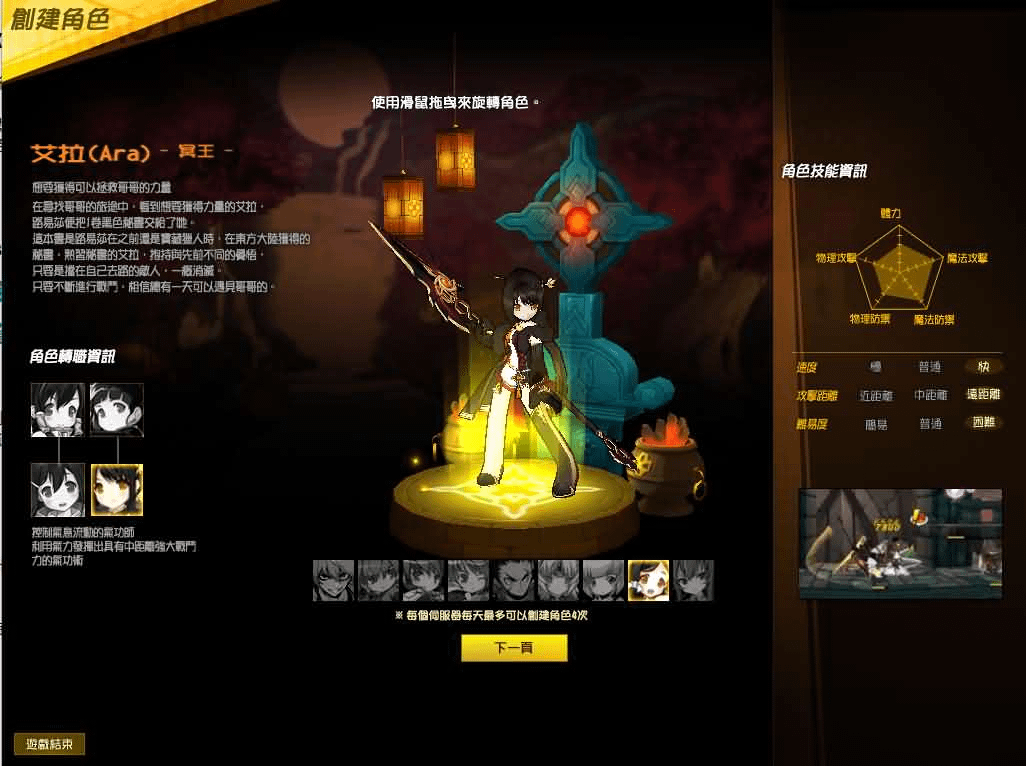Open the gameplay skill preview thumbnail

pos(900,543)
